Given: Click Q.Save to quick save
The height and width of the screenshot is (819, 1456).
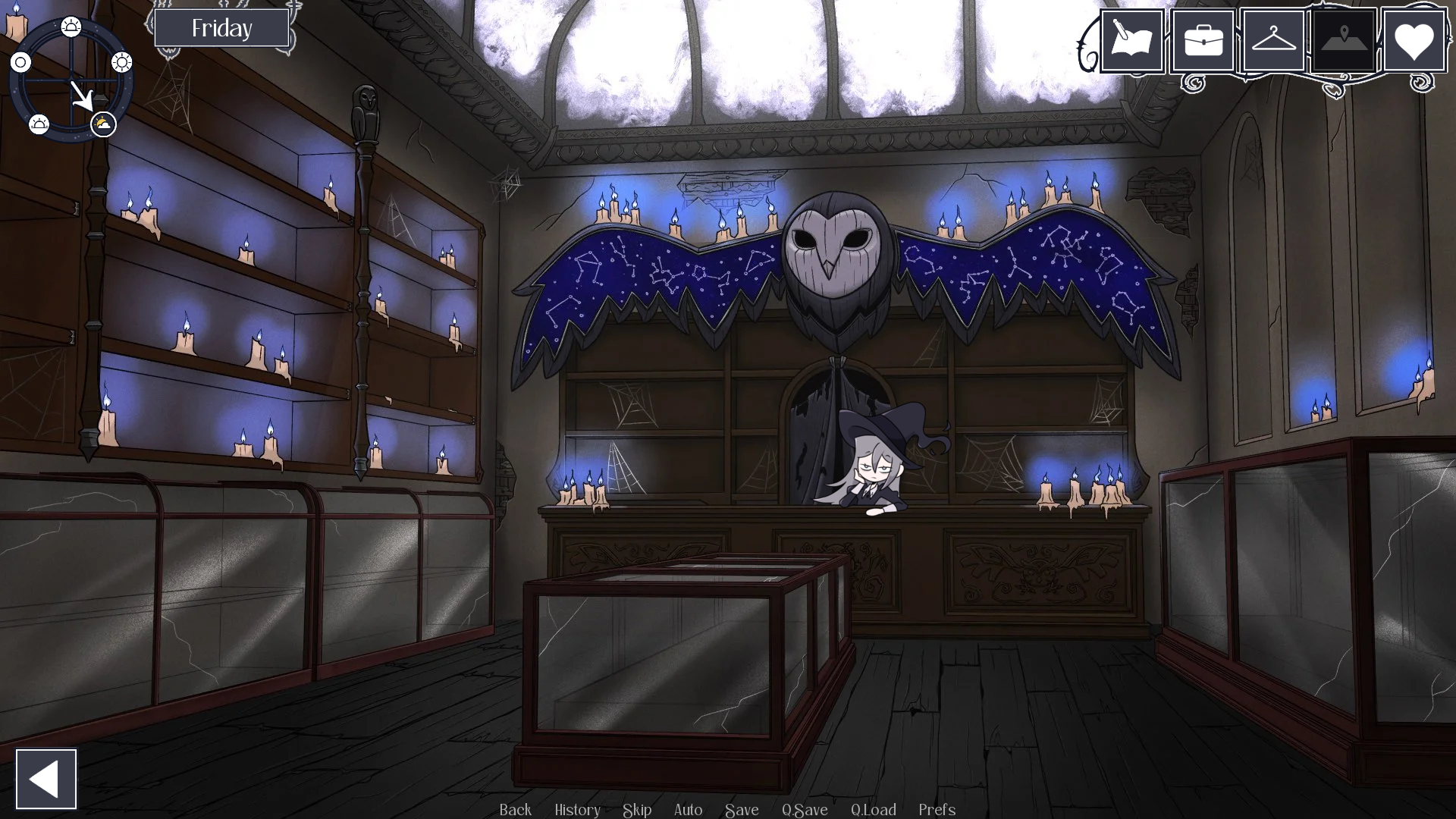Looking at the screenshot, I should click(x=805, y=810).
